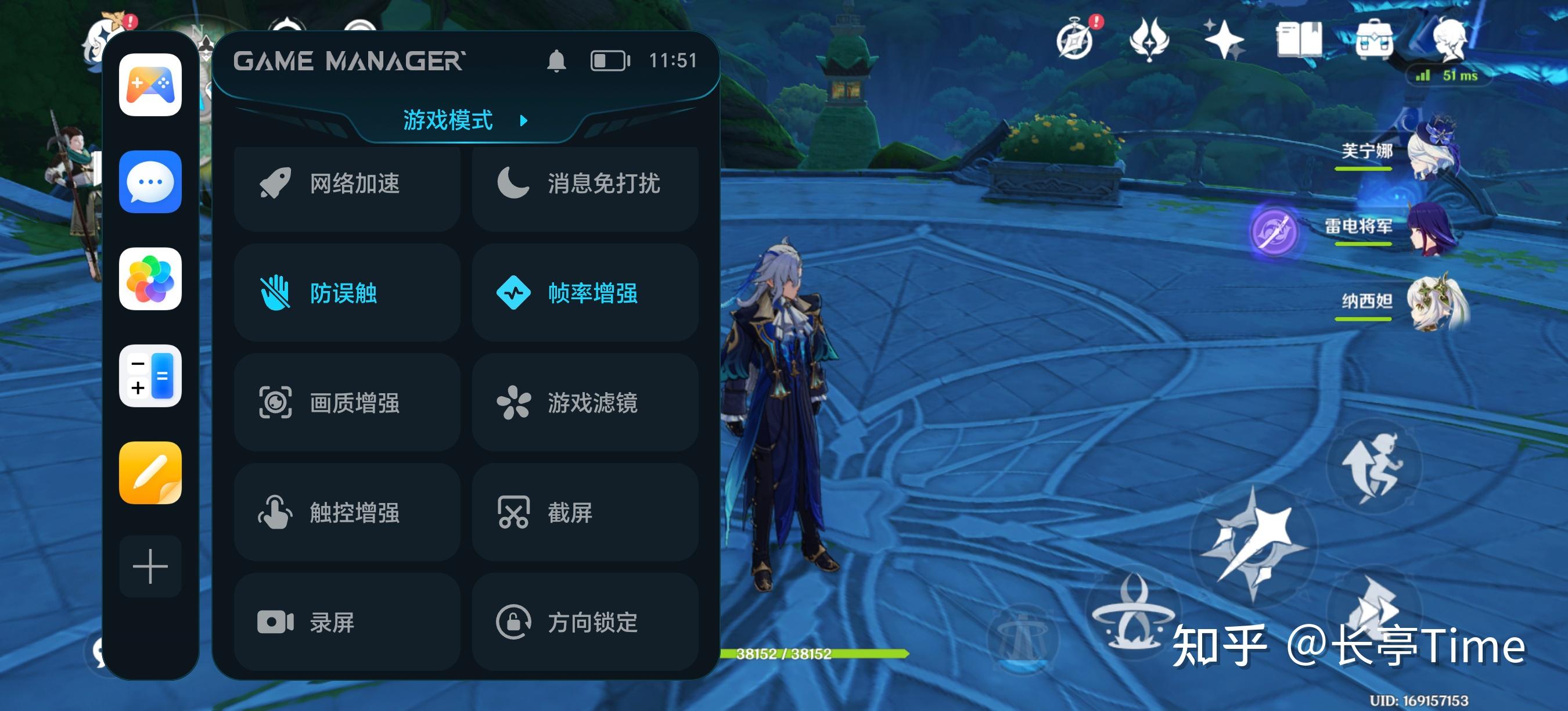This screenshot has width=1568, height=711.
Task: Turn on 消息免打扰 do-not-disturb
Action: click(585, 184)
